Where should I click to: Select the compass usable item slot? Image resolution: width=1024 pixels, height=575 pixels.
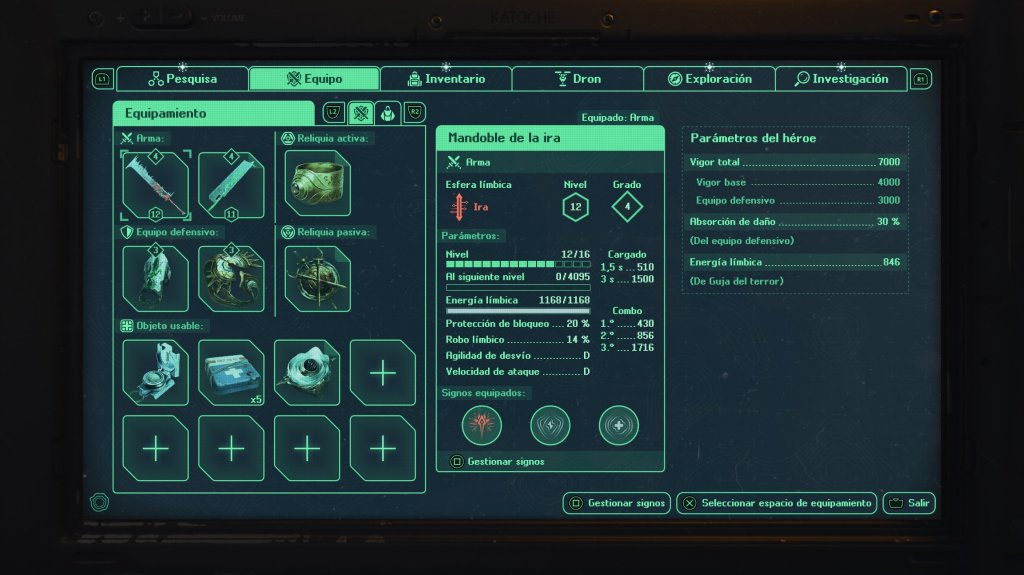156,372
